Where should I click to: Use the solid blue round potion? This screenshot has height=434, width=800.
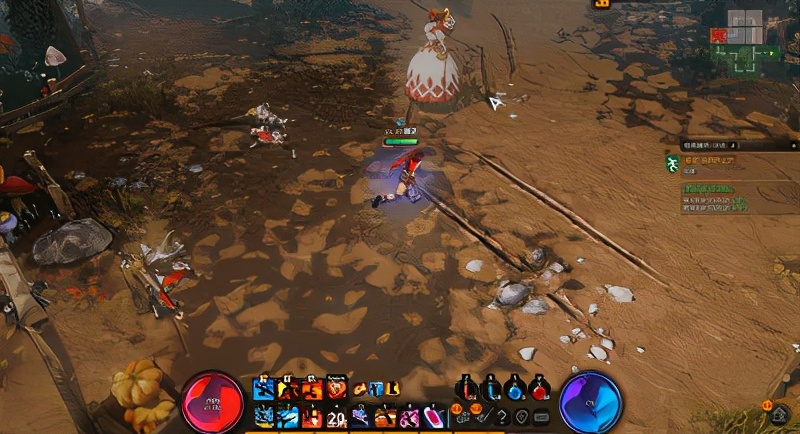click(x=515, y=390)
